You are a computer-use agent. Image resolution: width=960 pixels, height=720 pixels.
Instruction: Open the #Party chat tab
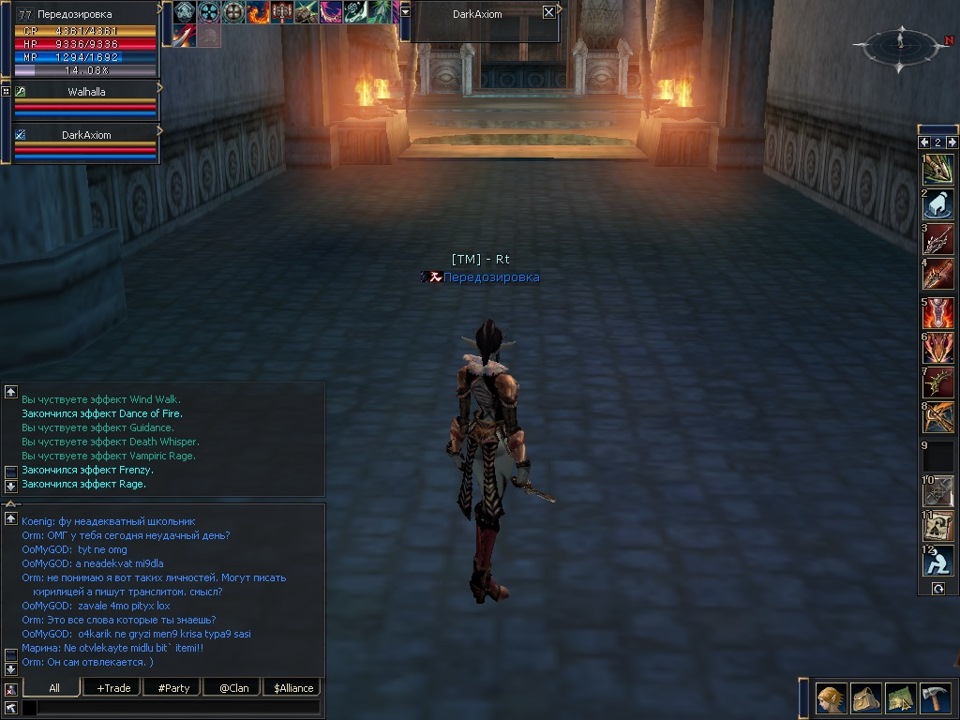click(173, 688)
